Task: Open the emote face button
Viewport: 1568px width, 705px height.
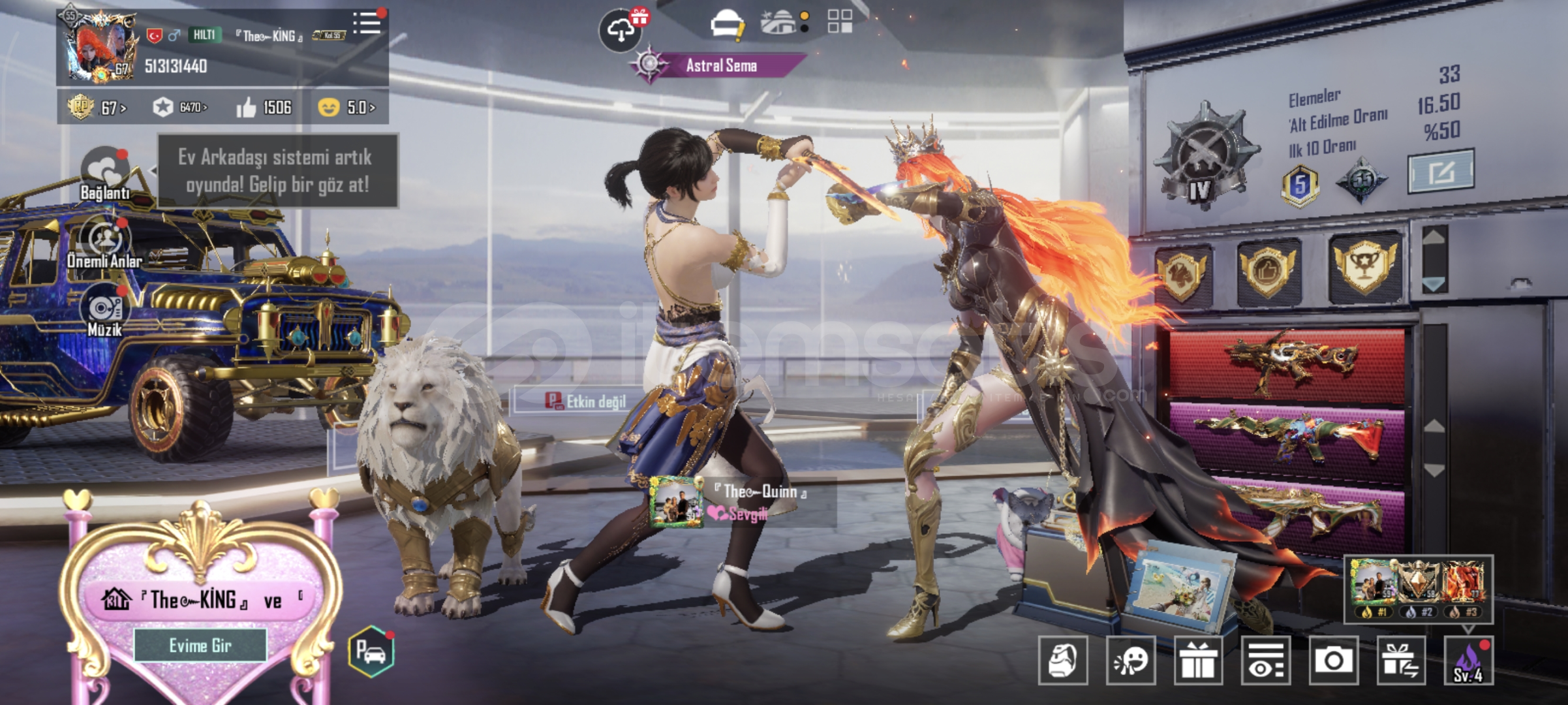Action: coord(1131,661)
